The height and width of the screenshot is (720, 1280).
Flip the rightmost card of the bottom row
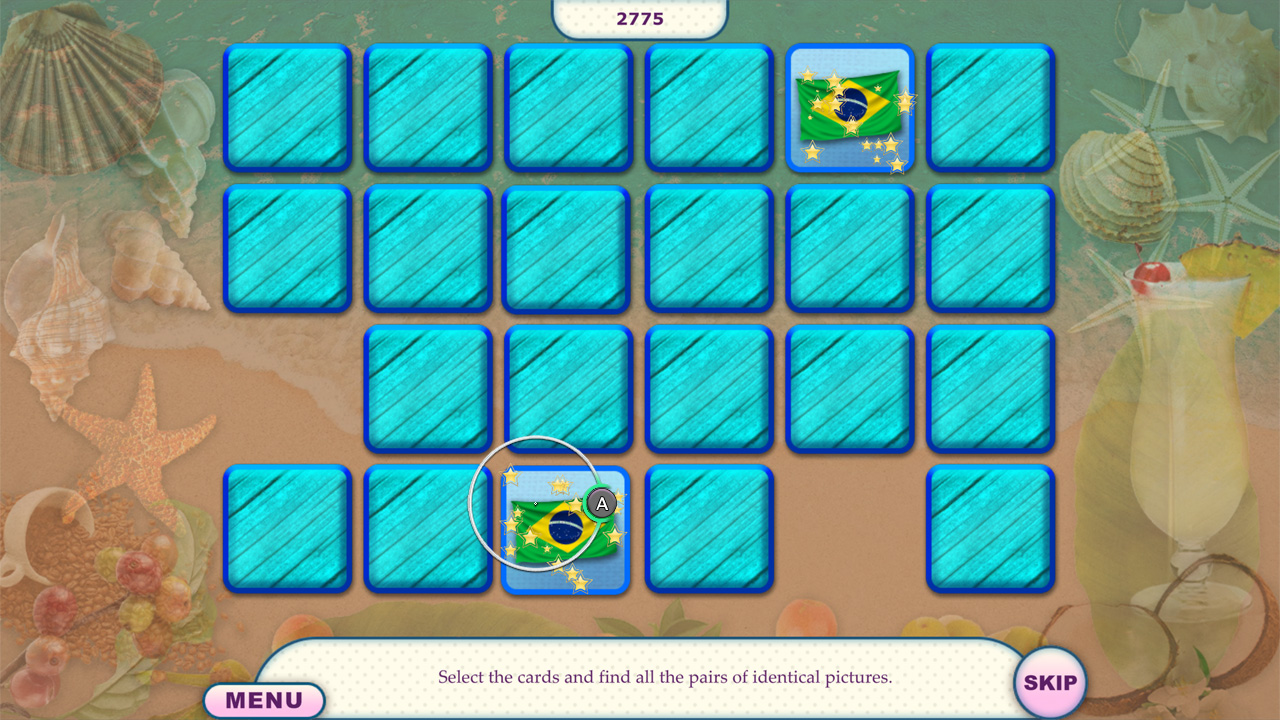pos(991,530)
